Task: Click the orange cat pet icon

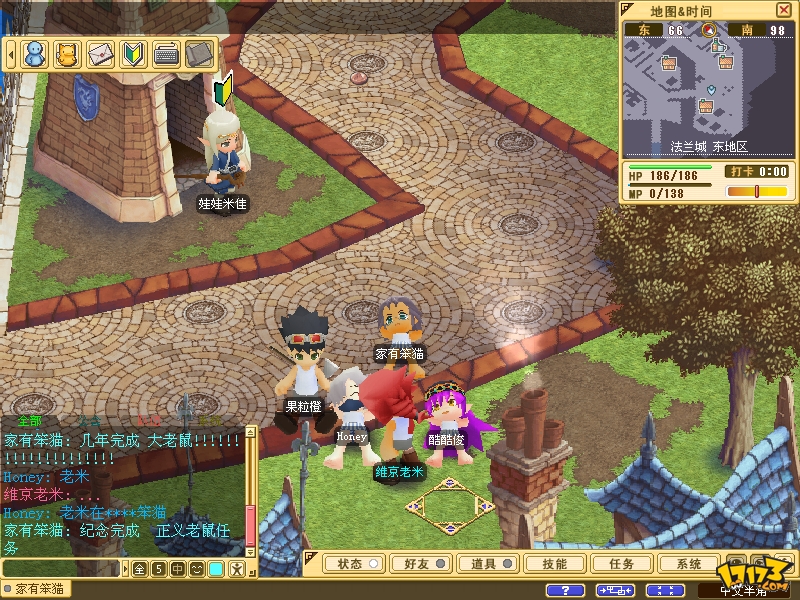Action: coord(67,53)
